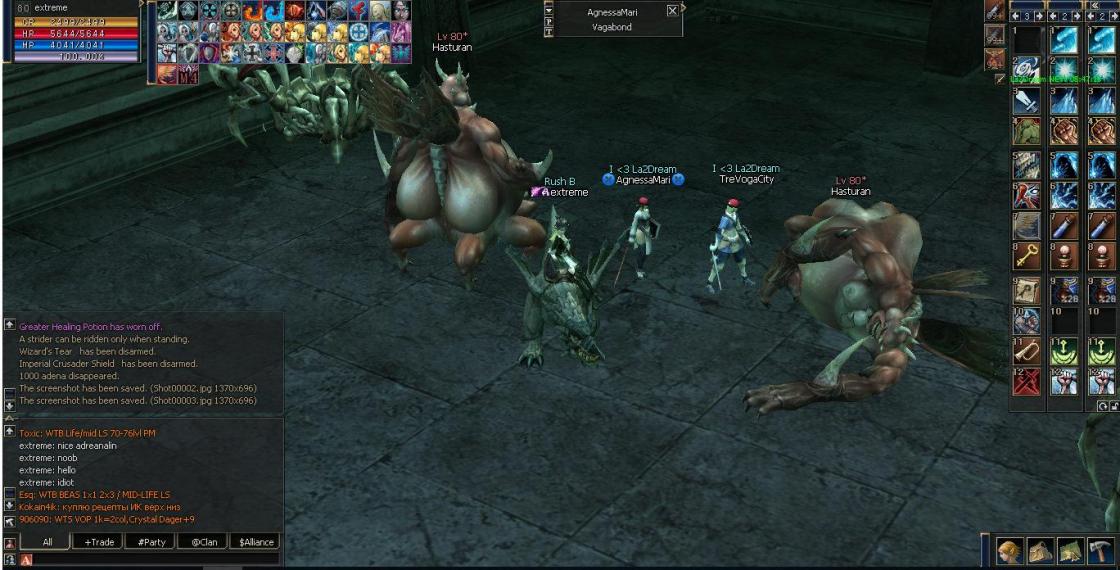The height and width of the screenshot is (570, 1120).
Task: Activate the crossed red swords skill
Action: 1027,381
